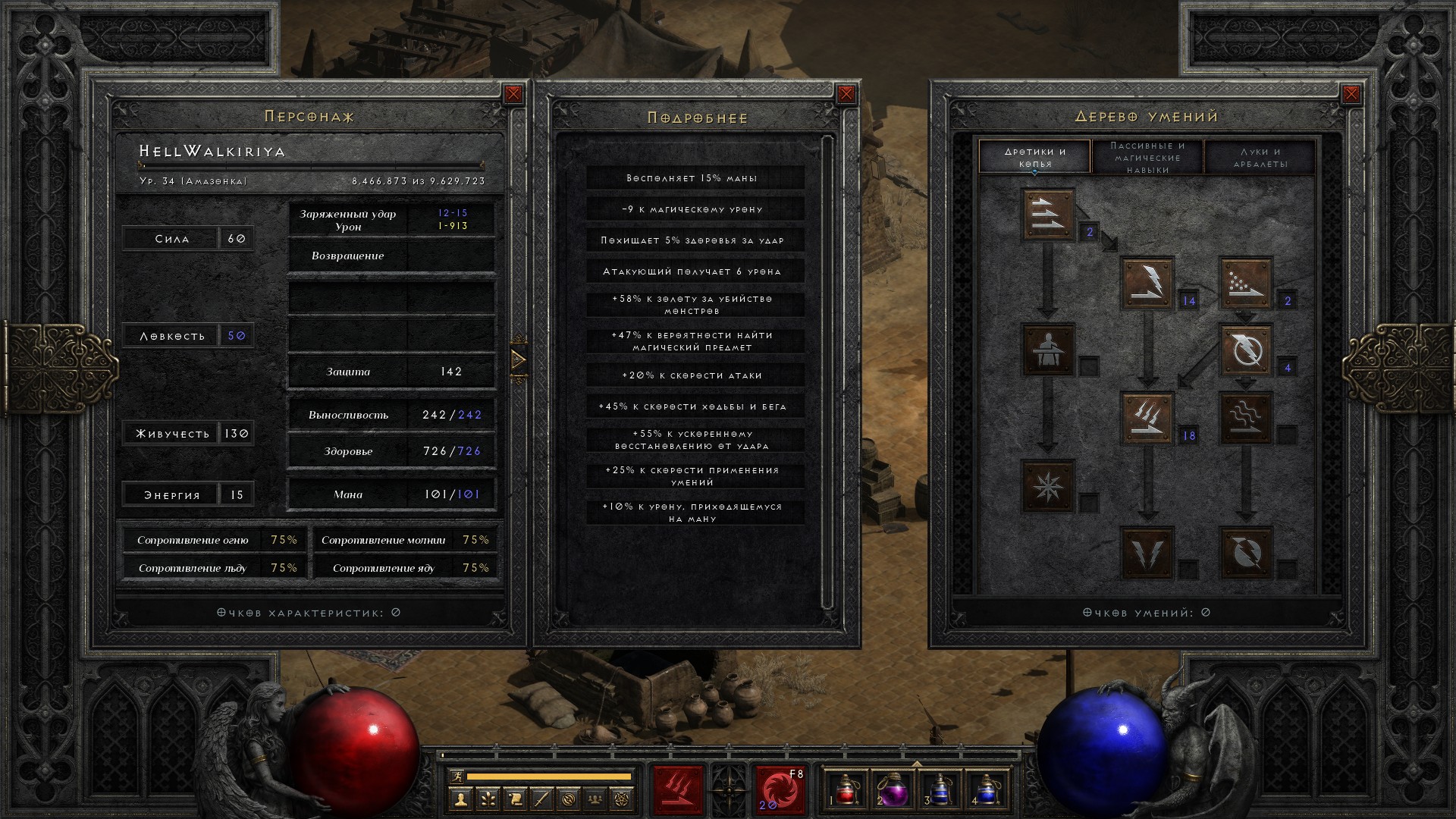Screen dimensions: 1456x819
Task: Close the Дерево умений skill tree
Action: (1351, 94)
